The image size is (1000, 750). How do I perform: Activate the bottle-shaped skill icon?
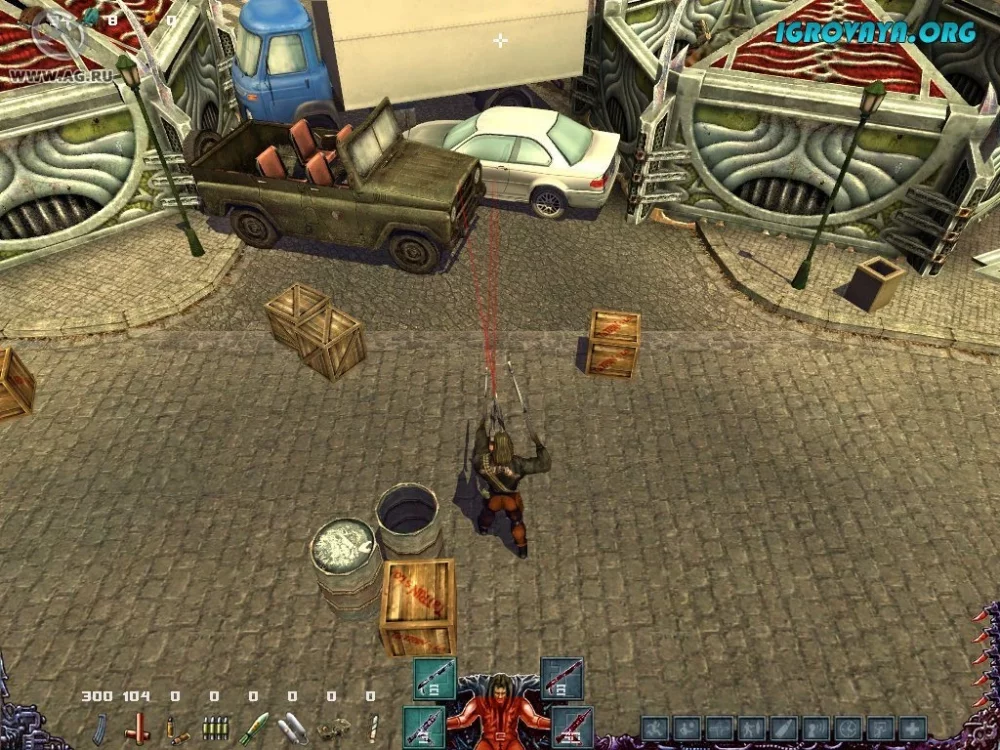point(783,728)
